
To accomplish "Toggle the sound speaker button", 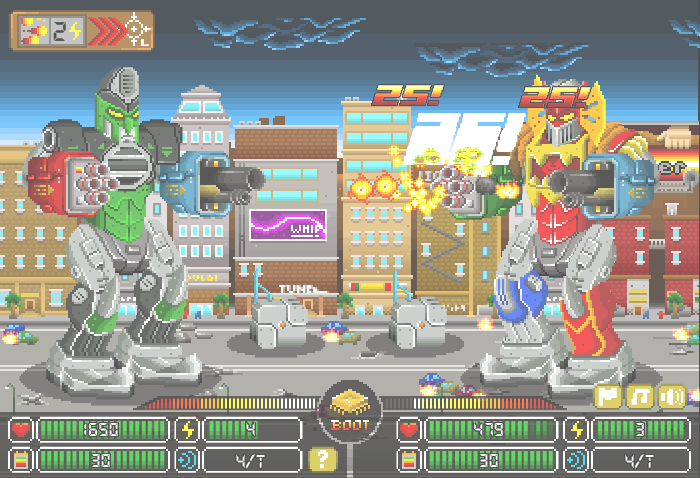I will [x=672, y=396].
